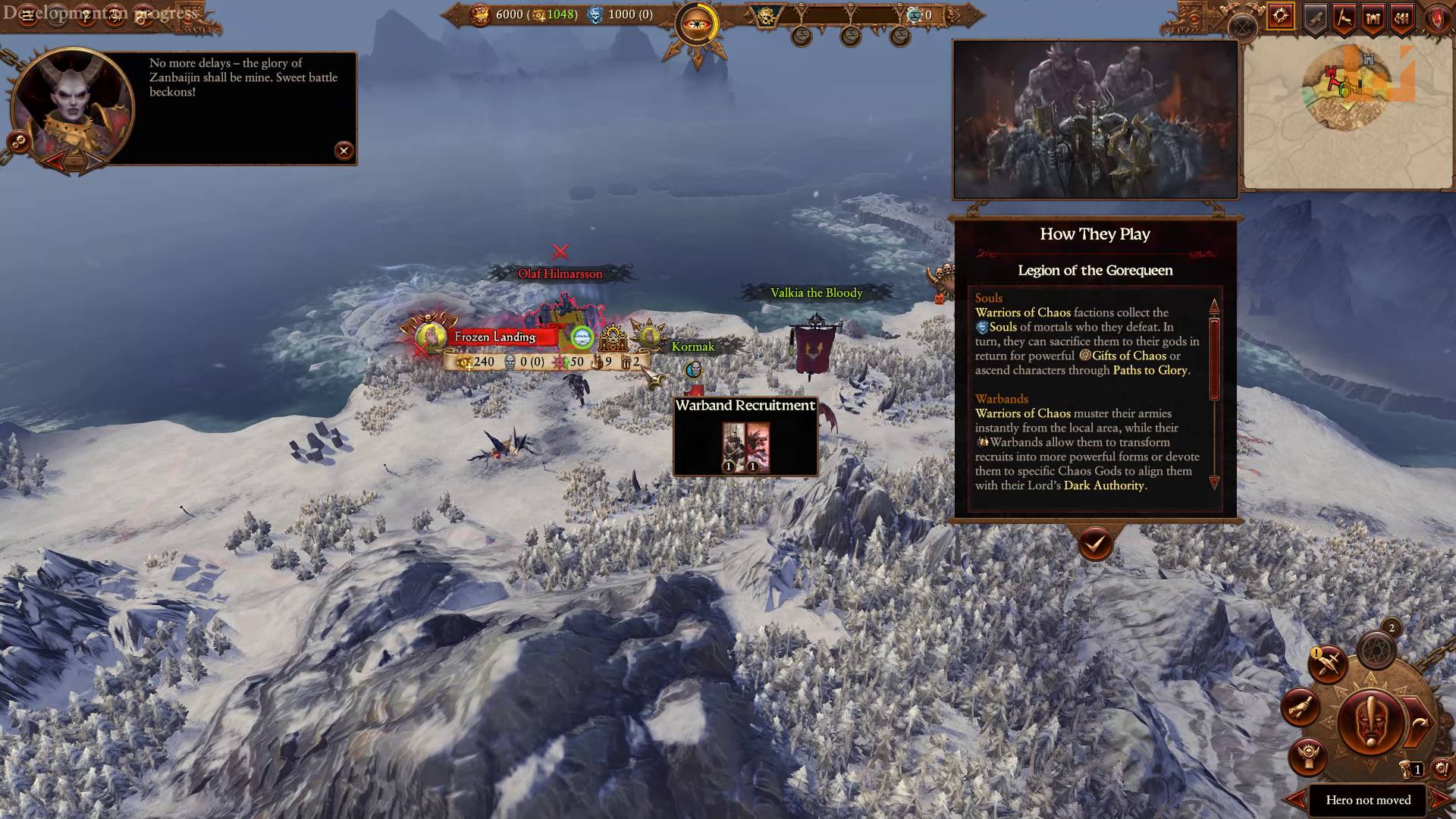
Task: Confirm with the checkmark button below How They Play
Action: (1094, 544)
